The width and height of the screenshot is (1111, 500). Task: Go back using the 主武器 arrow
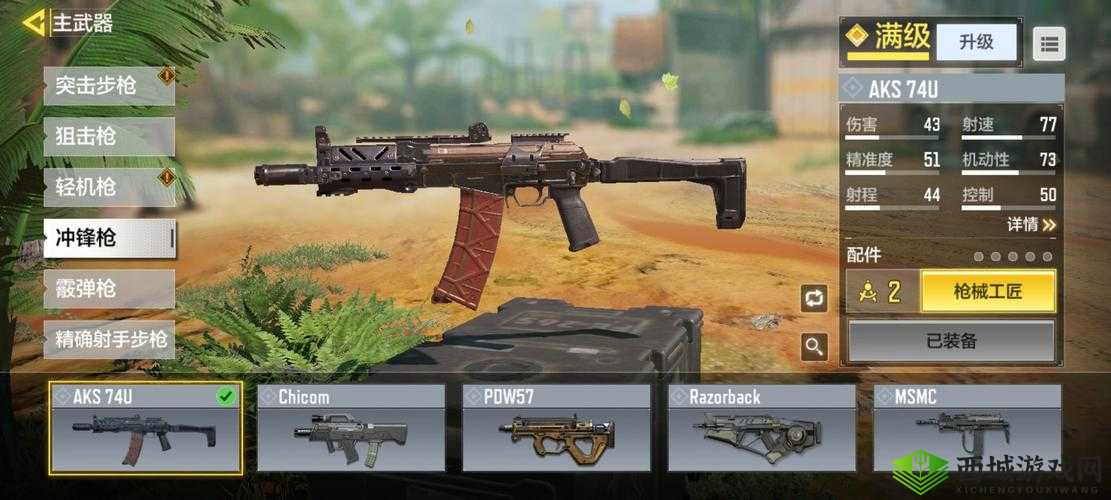[x=34, y=22]
